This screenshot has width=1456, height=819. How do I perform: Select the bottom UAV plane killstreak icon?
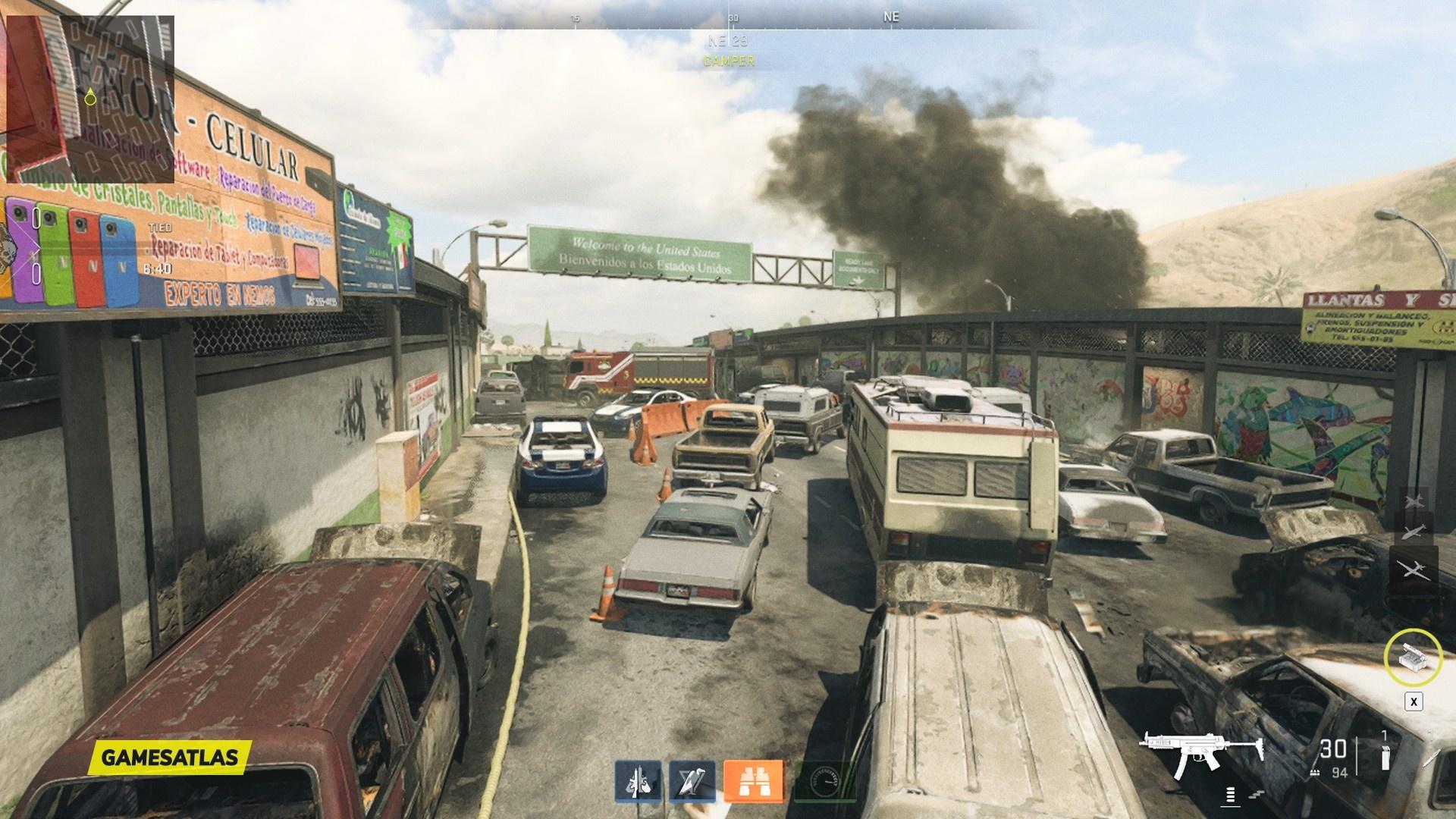tap(1414, 569)
